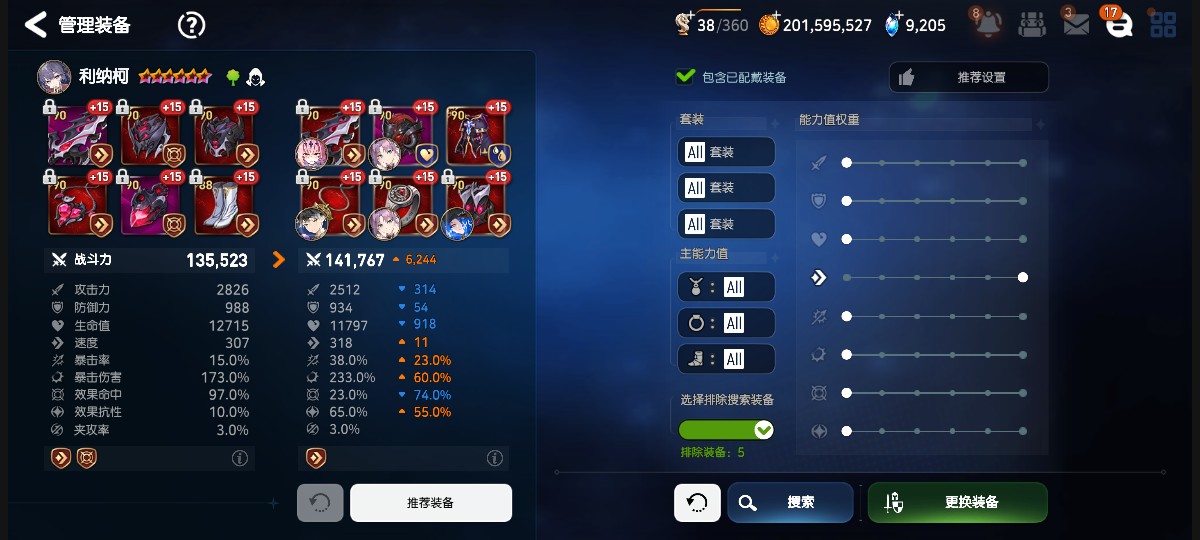The image size is (1200, 540).
Task: Click the reset arrow beside 搜索
Action: click(697, 502)
